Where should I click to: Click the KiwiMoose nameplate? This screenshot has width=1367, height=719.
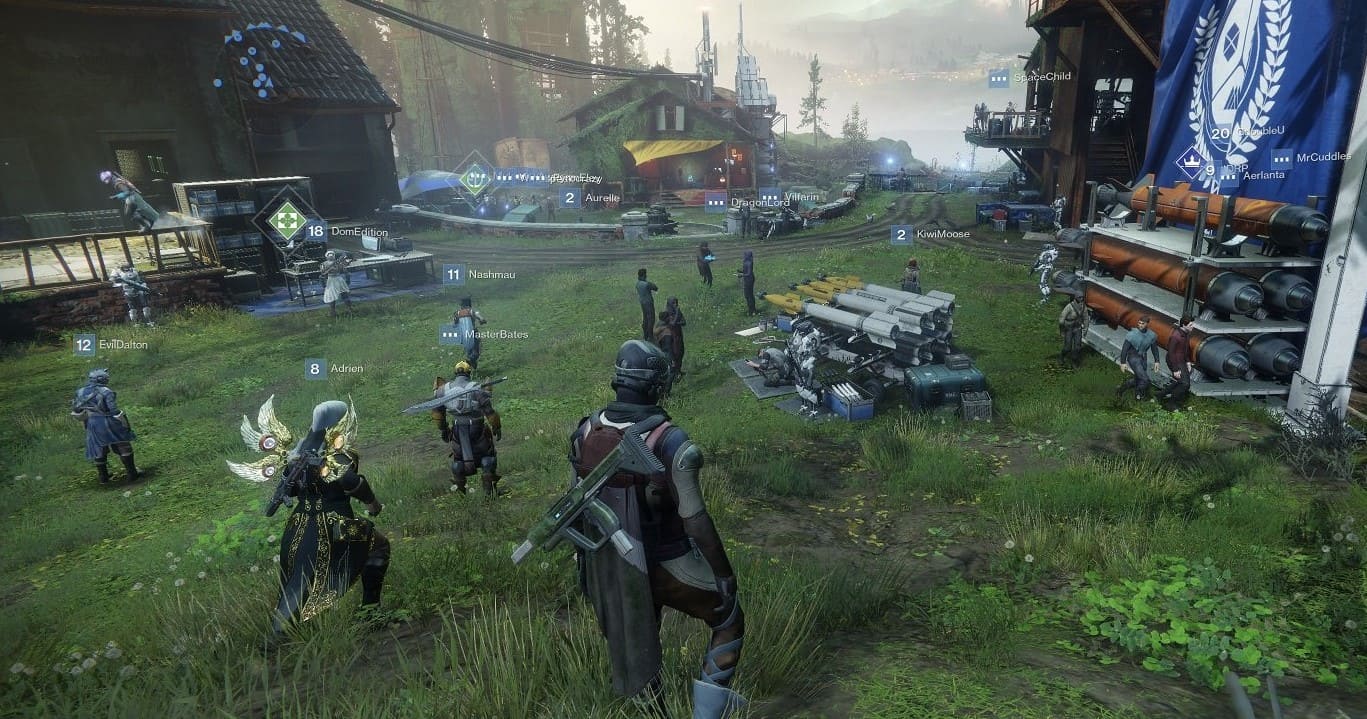click(930, 235)
